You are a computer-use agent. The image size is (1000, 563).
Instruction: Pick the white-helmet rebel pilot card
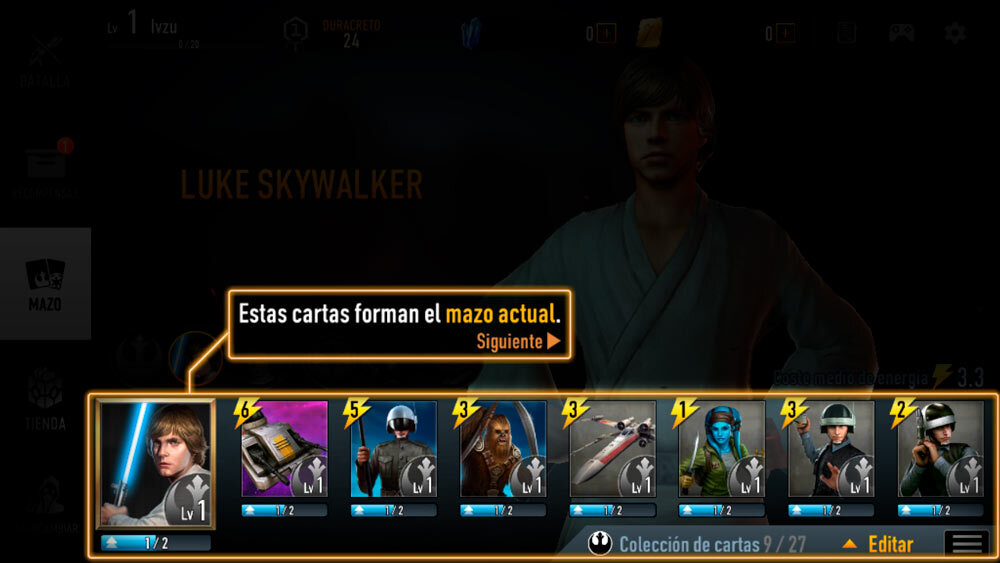click(393, 449)
